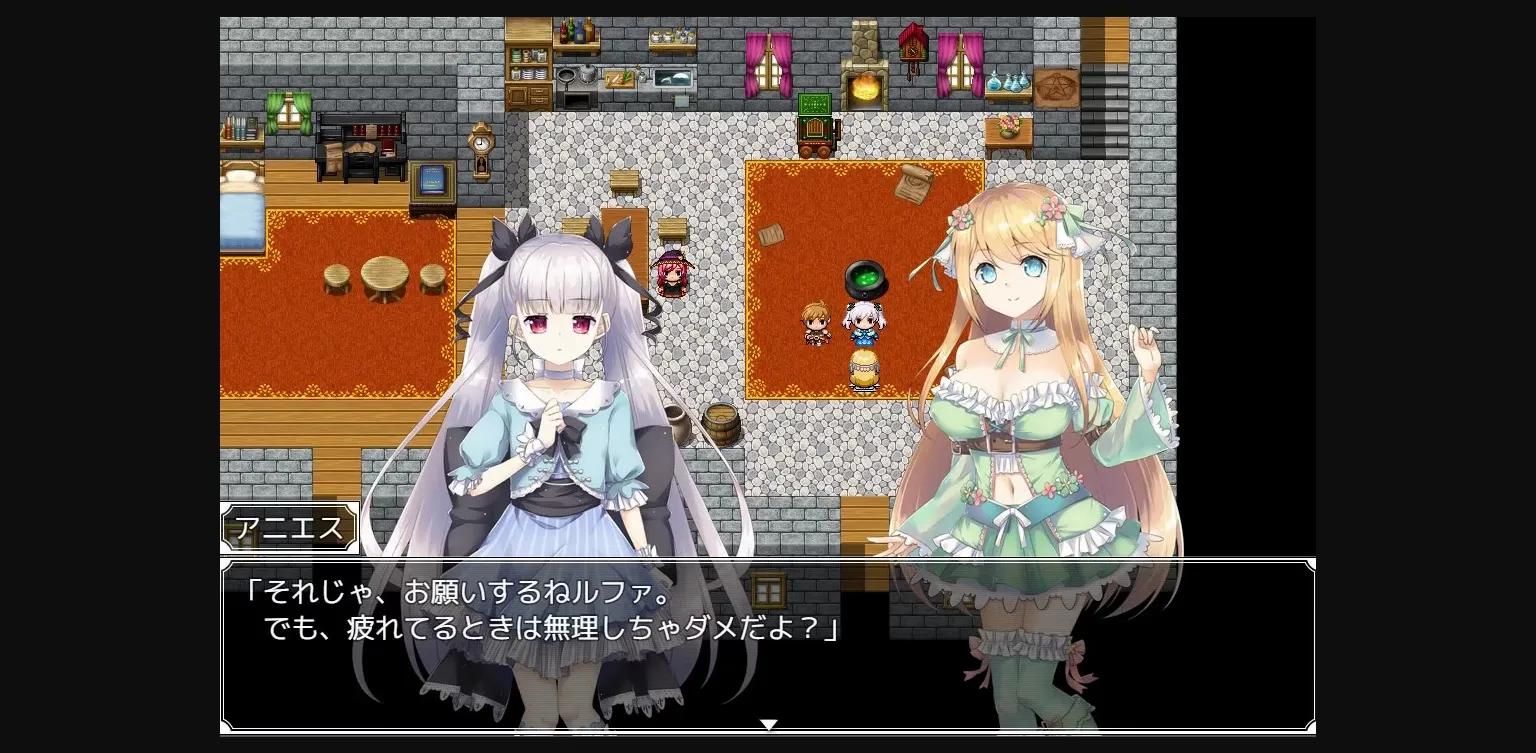Select the pentagram emblem on the right wall
This screenshot has height=753, width=1536.
point(1056,86)
